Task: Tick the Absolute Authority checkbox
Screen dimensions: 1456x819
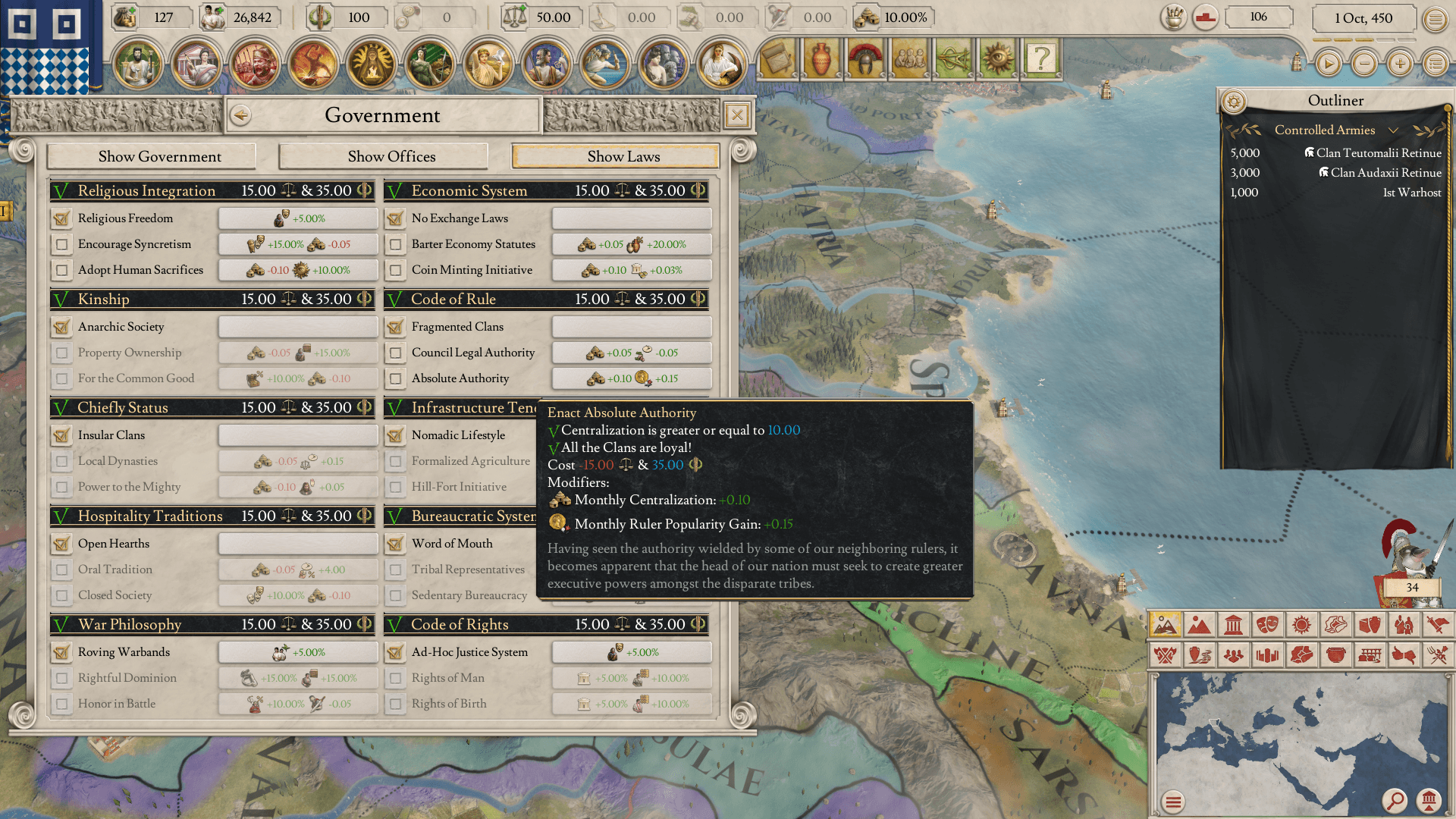Action: coord(396,379)
